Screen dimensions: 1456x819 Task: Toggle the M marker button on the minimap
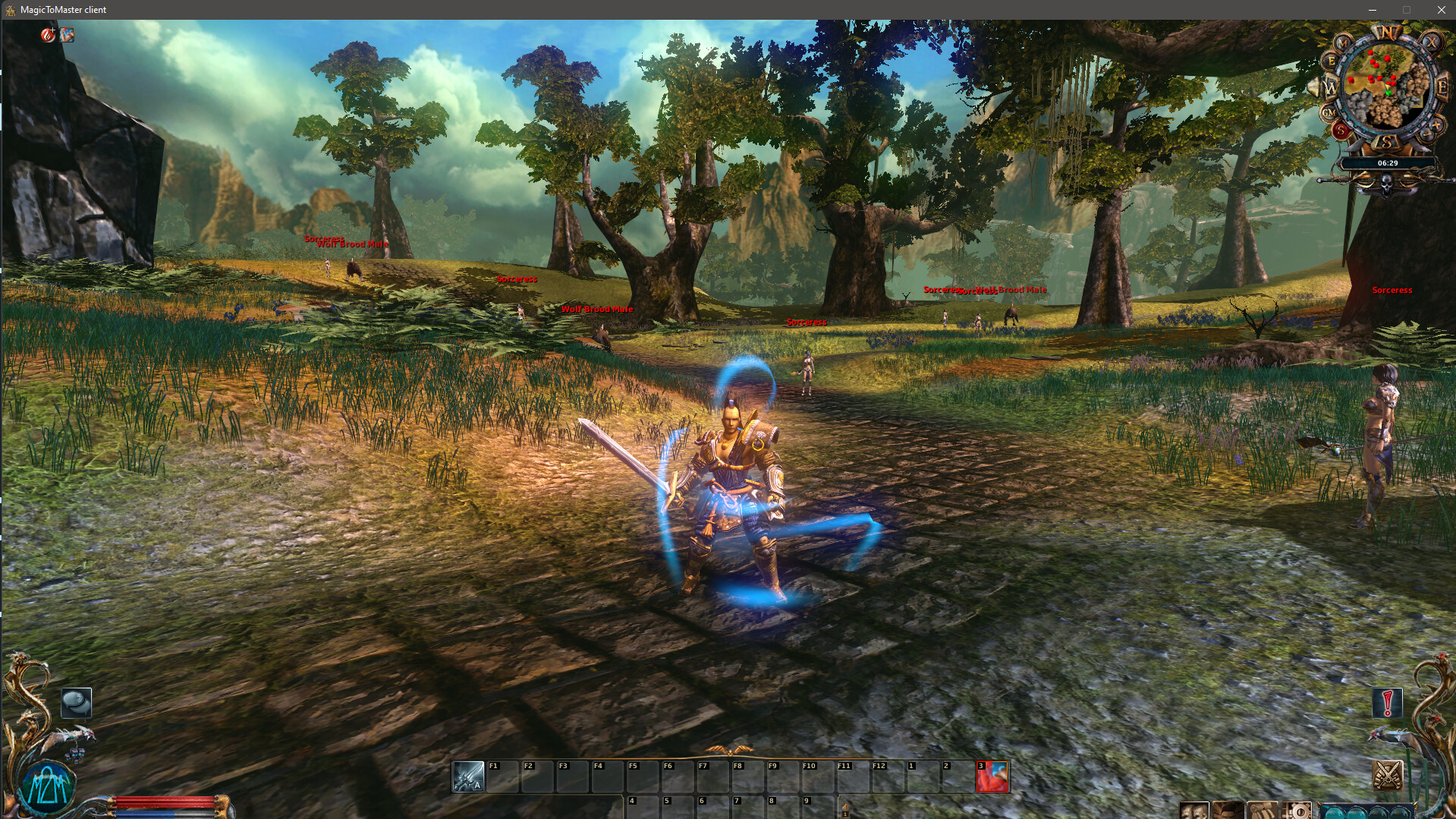point(1342,43)
